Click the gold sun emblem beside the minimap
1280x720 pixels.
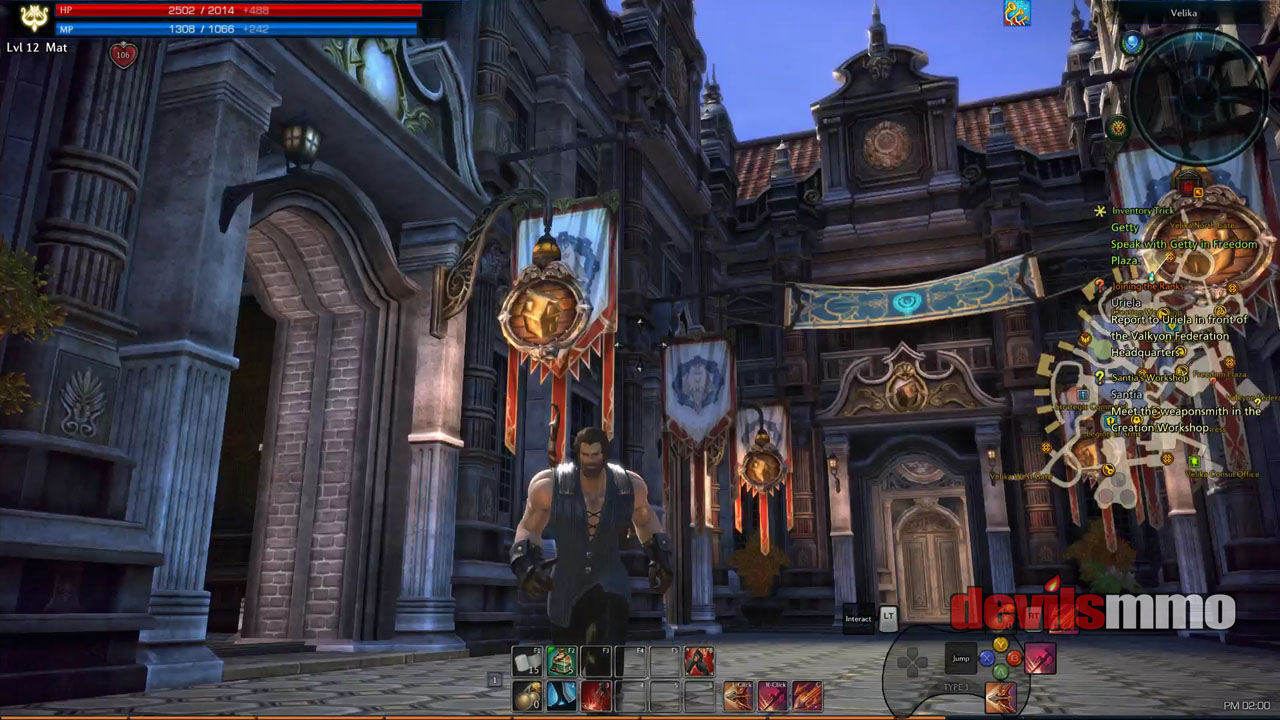pos(1118,127)
